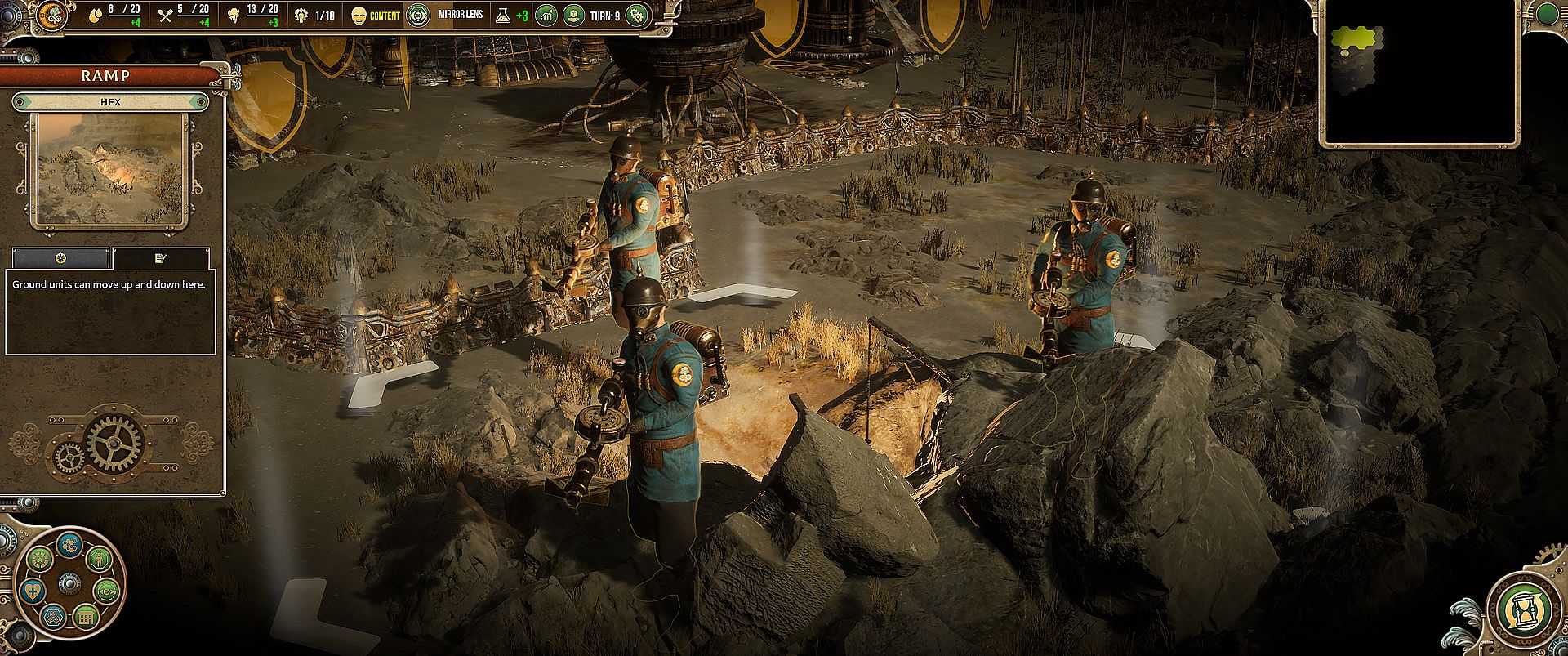
Task: Click the minimap
Action: [x=1419, y=72]
